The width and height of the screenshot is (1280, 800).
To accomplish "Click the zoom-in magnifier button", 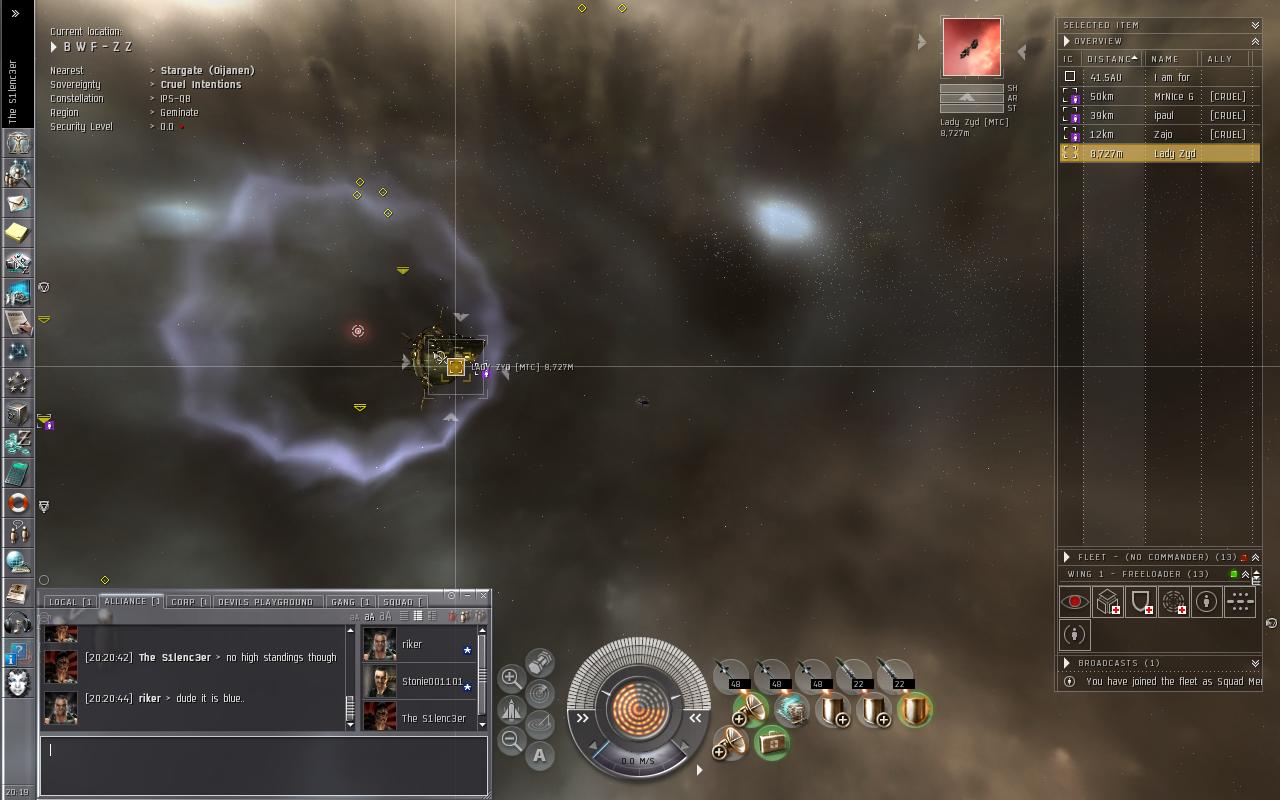I will [x=510, y=677].
